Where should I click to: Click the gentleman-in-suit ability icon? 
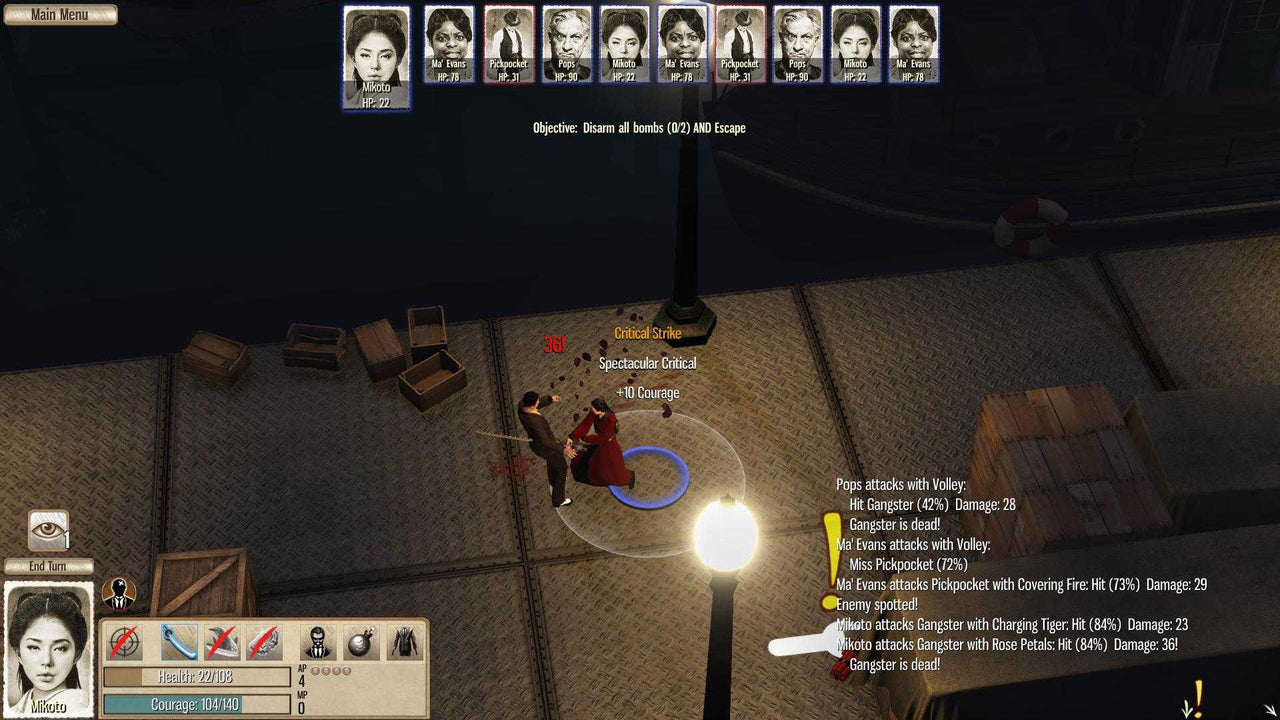pos(317,640)
